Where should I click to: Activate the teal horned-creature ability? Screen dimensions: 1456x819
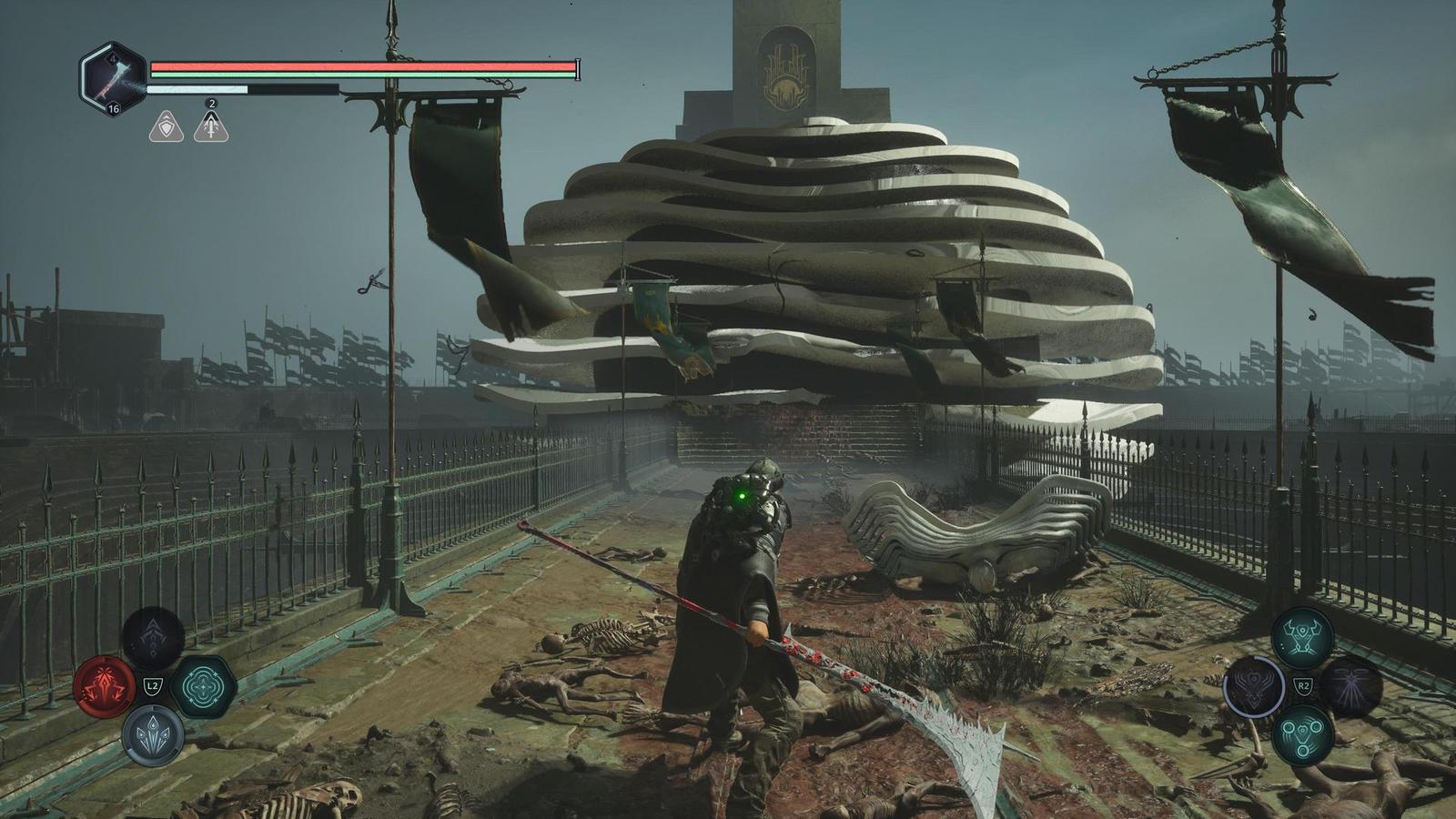pyautogui.click(x=1302, y=638)
